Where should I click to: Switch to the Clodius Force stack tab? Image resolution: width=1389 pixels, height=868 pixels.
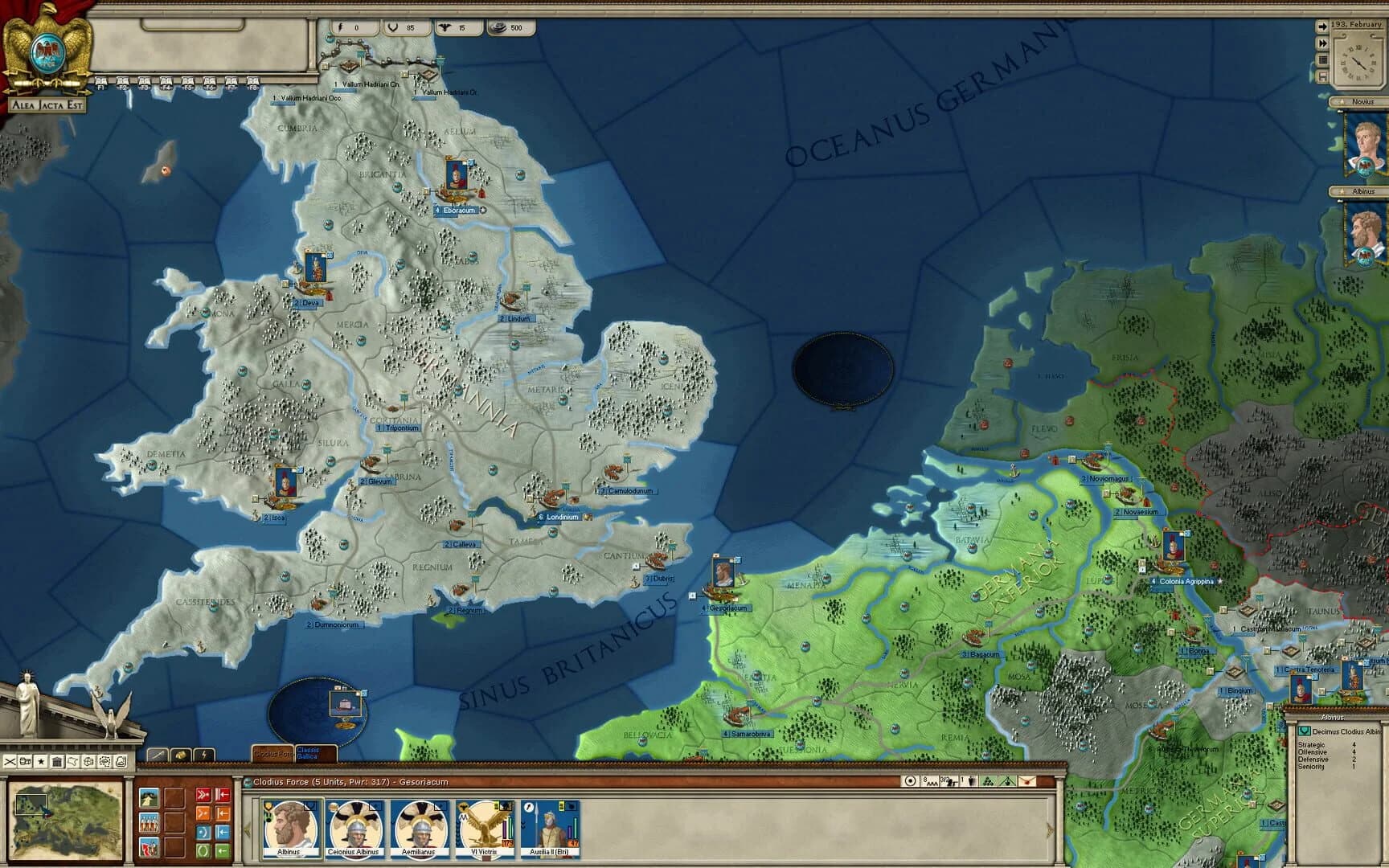tap(271, 754)
